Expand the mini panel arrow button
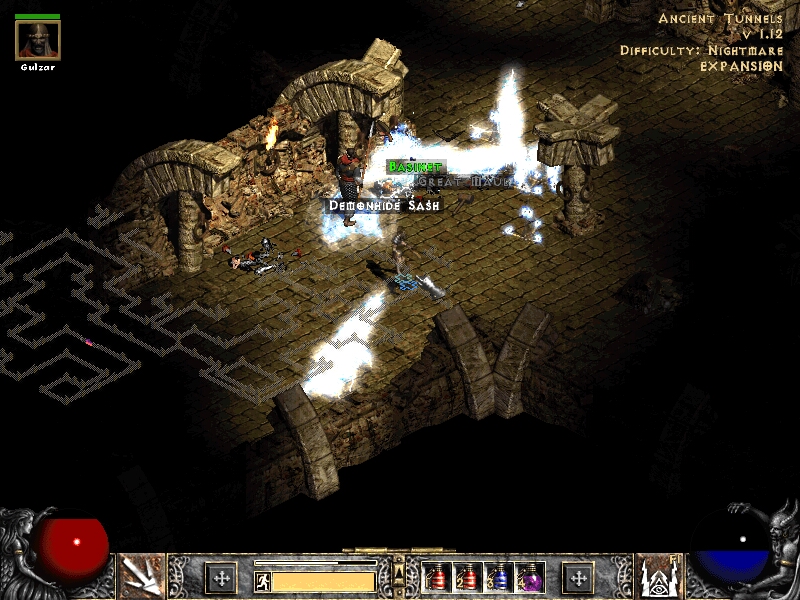The height and width of the screenshot is (600, 800). pyautogui.click(x=399, y=572)
